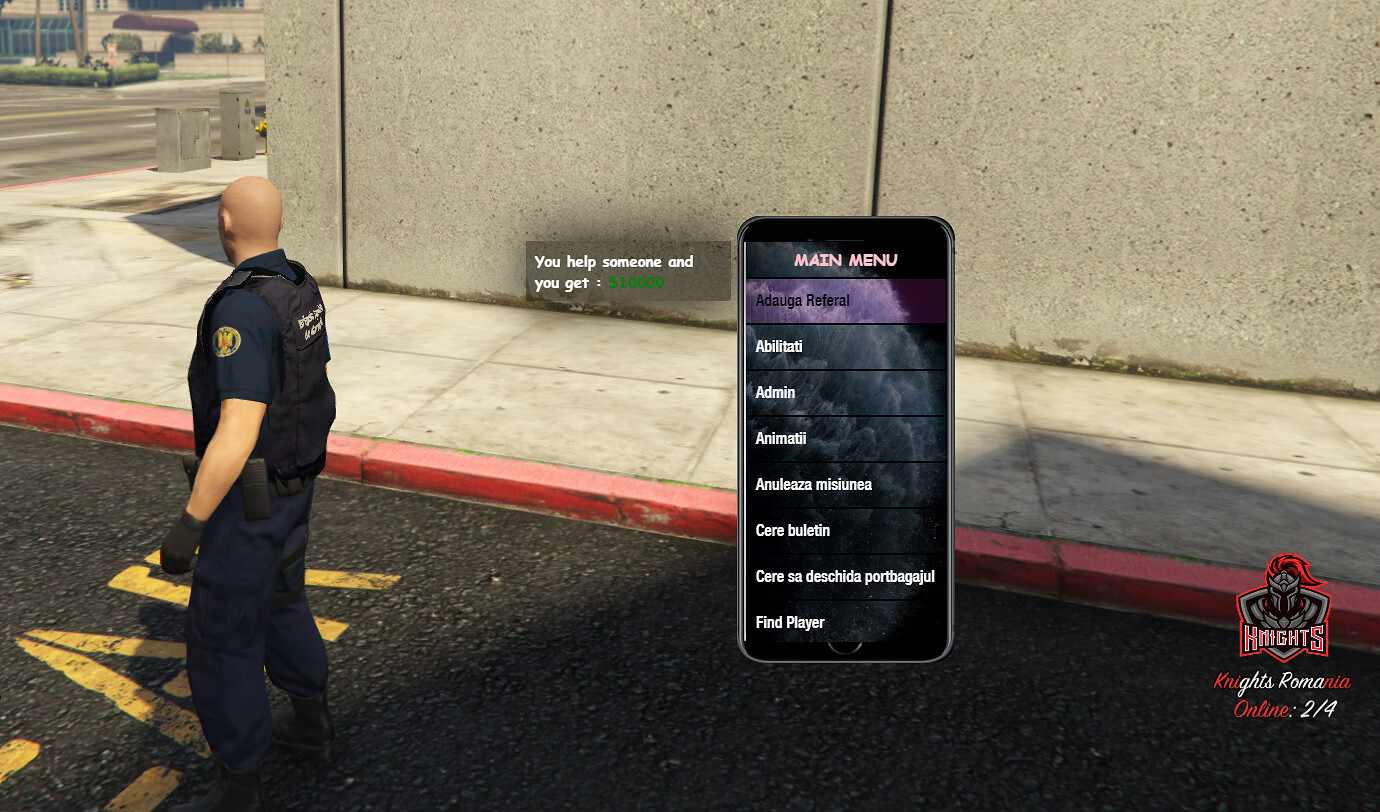This screenshot has height=812, width=1380.
Task: Choose Cere buletin from the list
Action: click(x=845, y=530)
